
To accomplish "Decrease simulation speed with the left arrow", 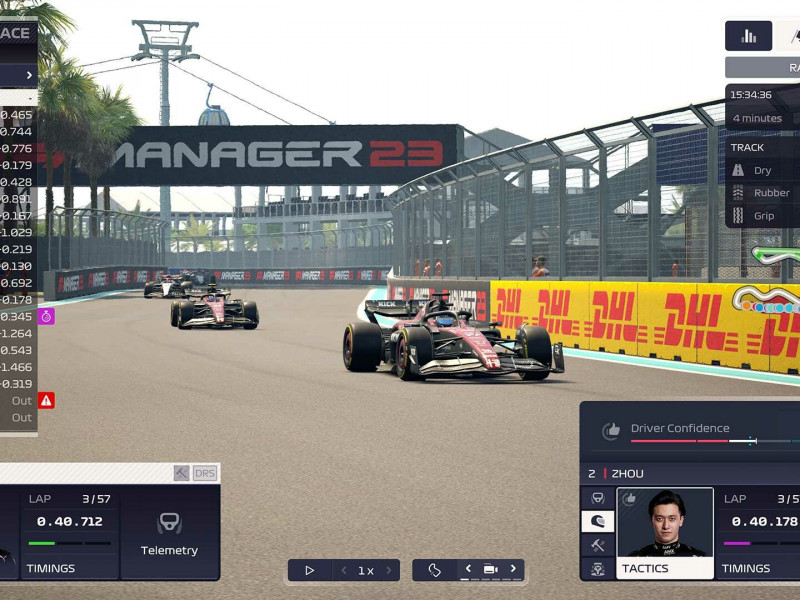I will [344, 570].
